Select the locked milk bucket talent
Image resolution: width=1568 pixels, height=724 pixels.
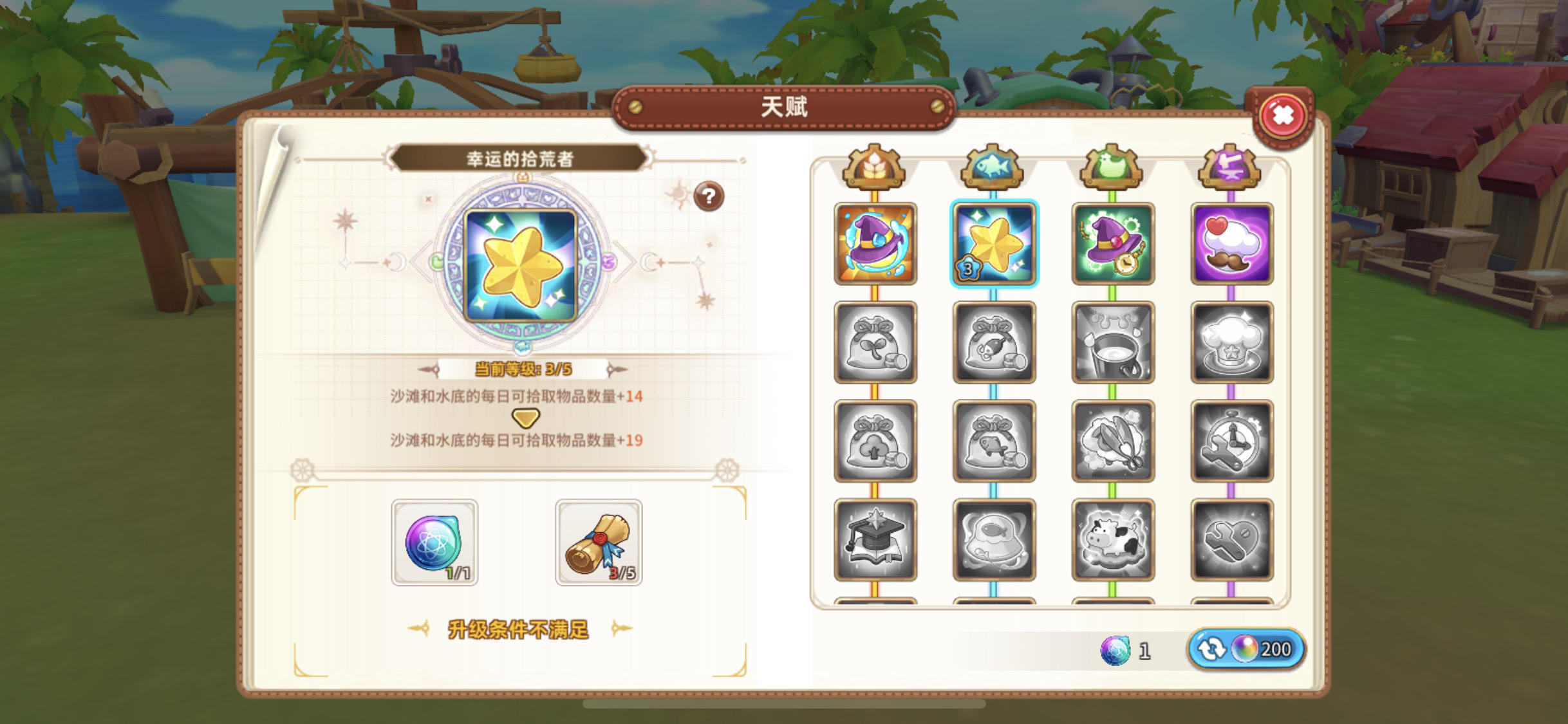point(1113,343)
